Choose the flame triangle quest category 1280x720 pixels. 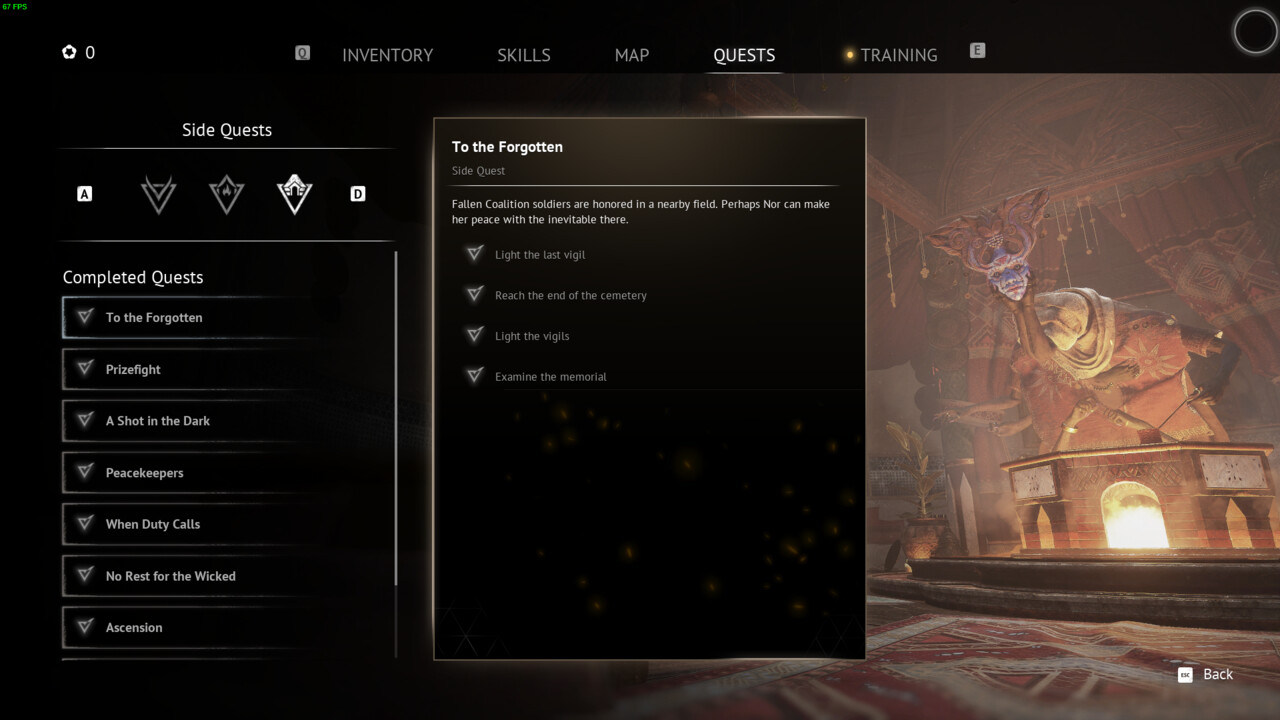pyautogui.click(x=227, y=194)
